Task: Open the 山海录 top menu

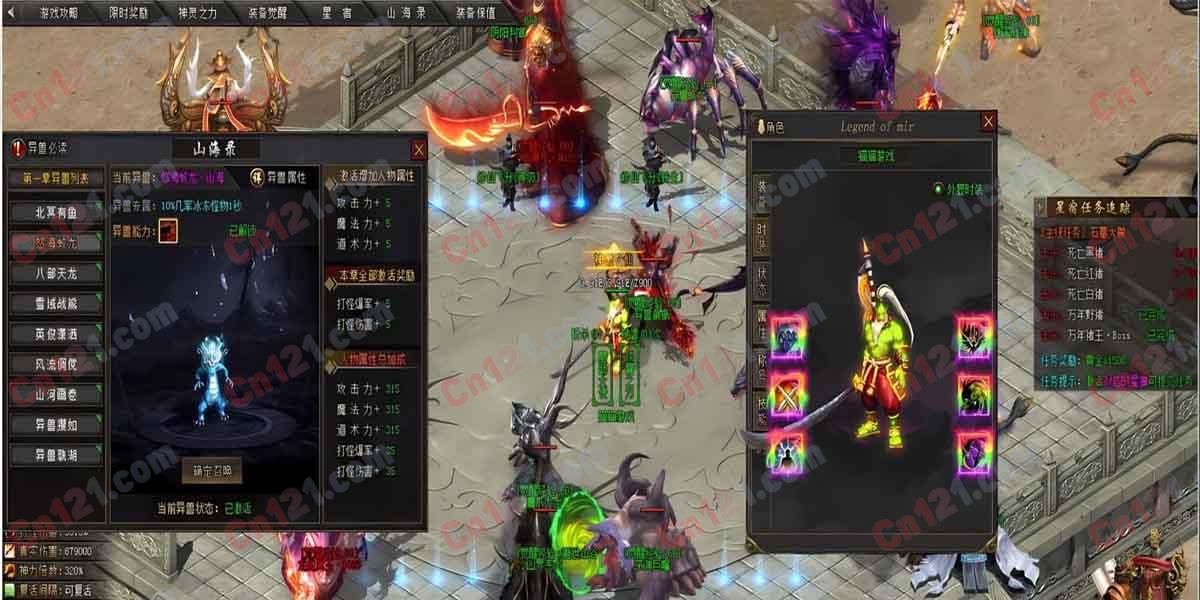Action: [406, 13]
